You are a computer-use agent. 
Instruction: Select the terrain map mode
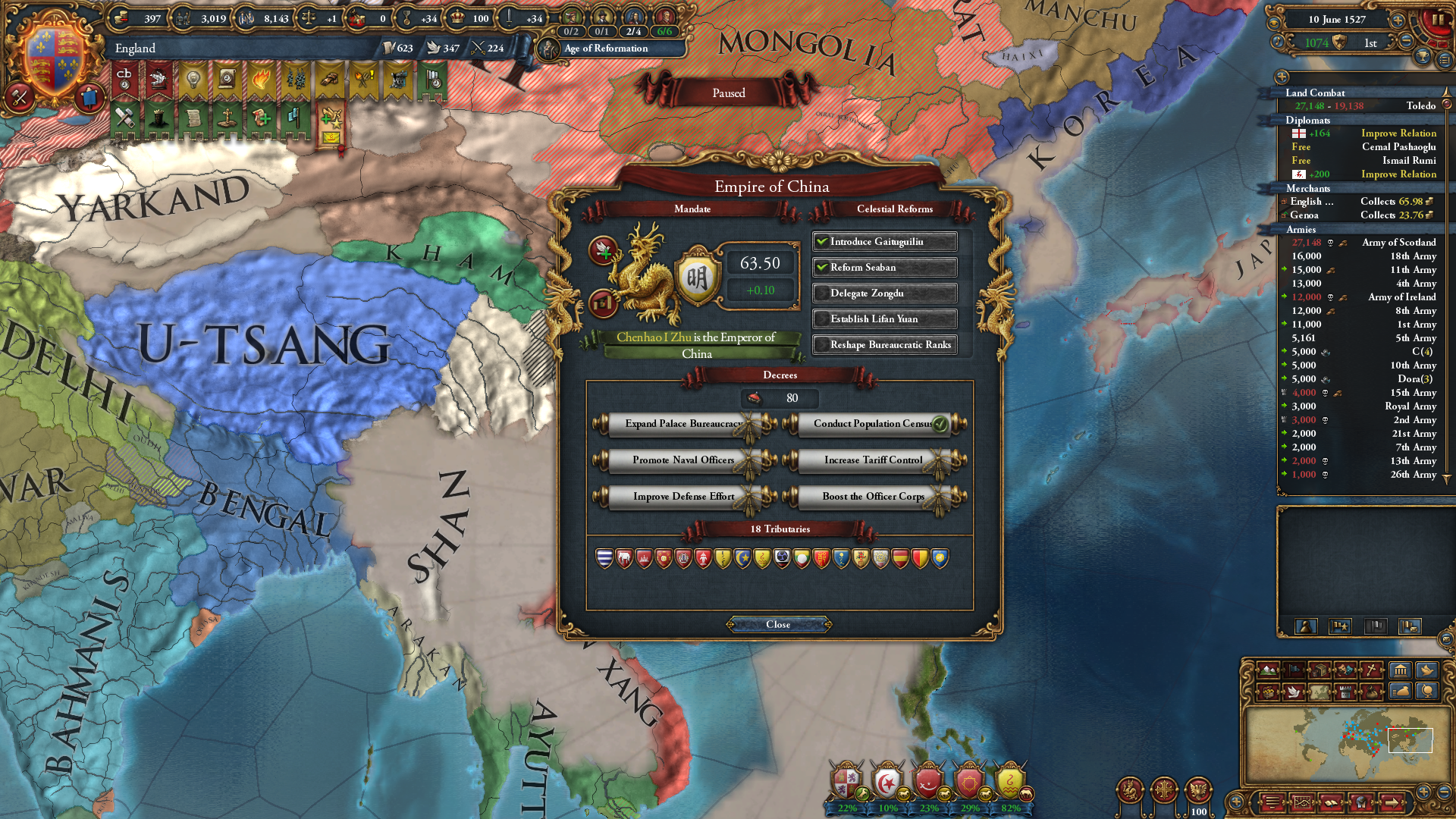click(x=1268, y=671)
